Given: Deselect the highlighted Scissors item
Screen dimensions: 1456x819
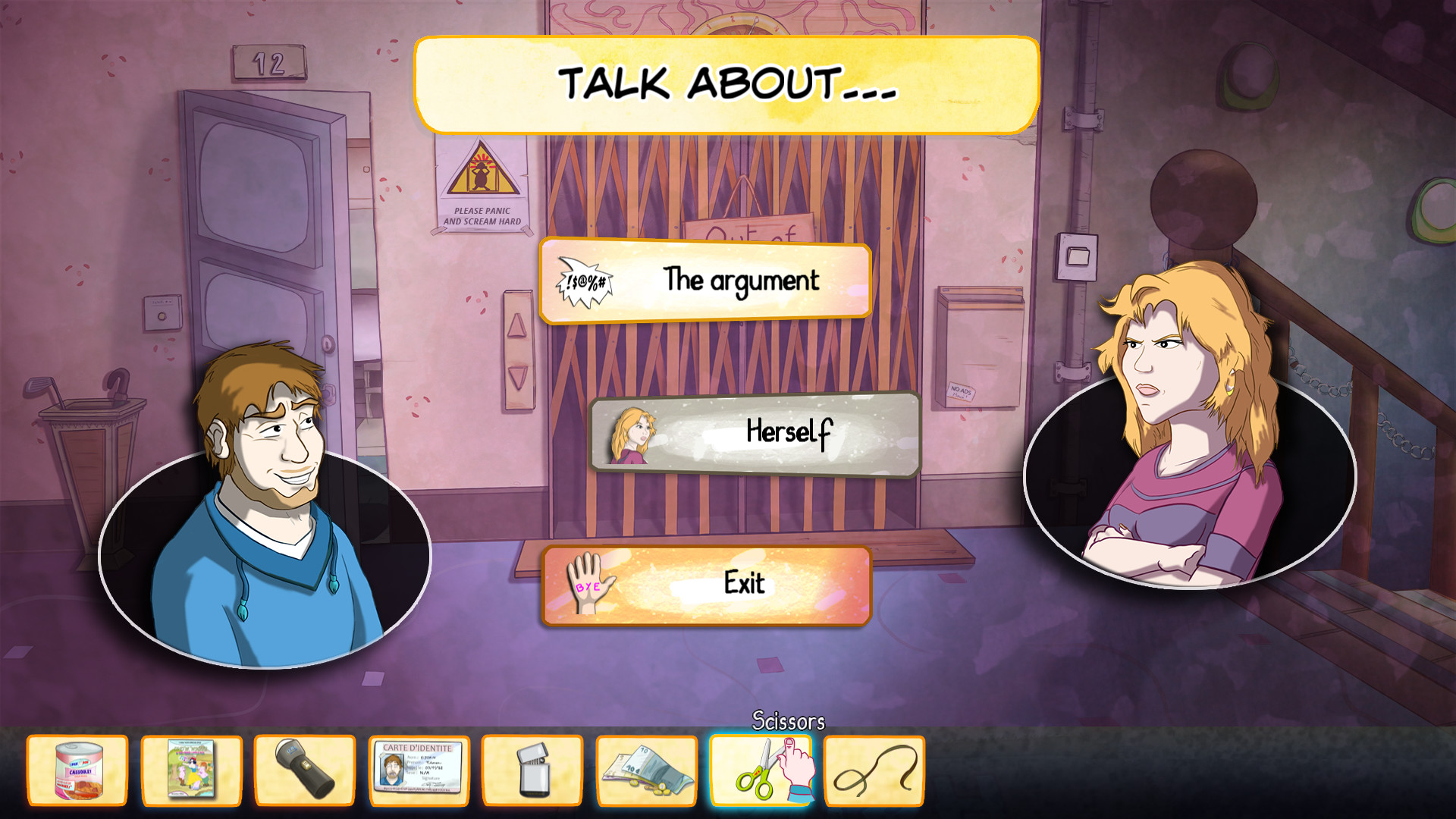Looking at the screenshot, I should (x=761, y=772).
